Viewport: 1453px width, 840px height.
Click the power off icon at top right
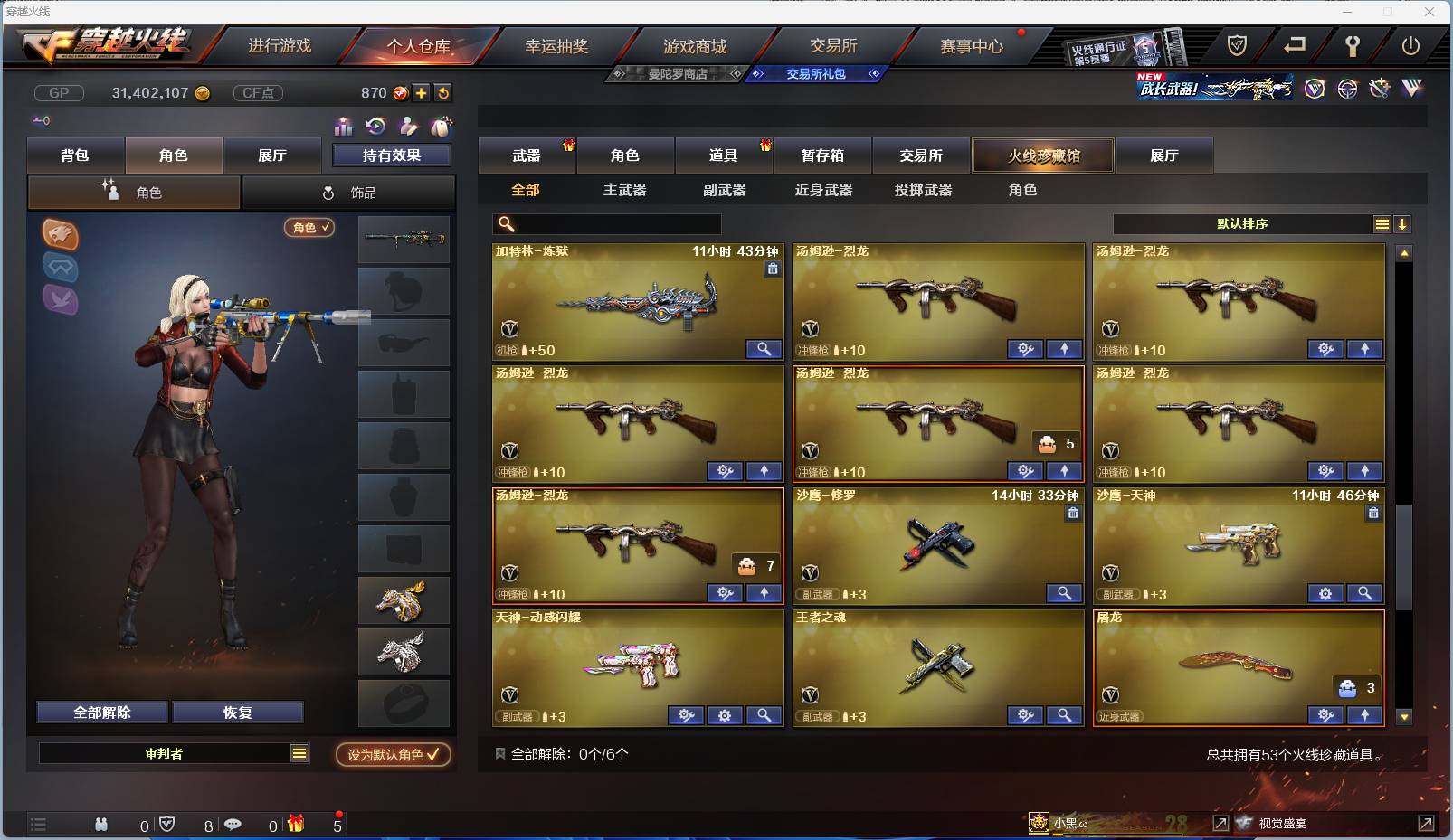(x=1411, y=45)
